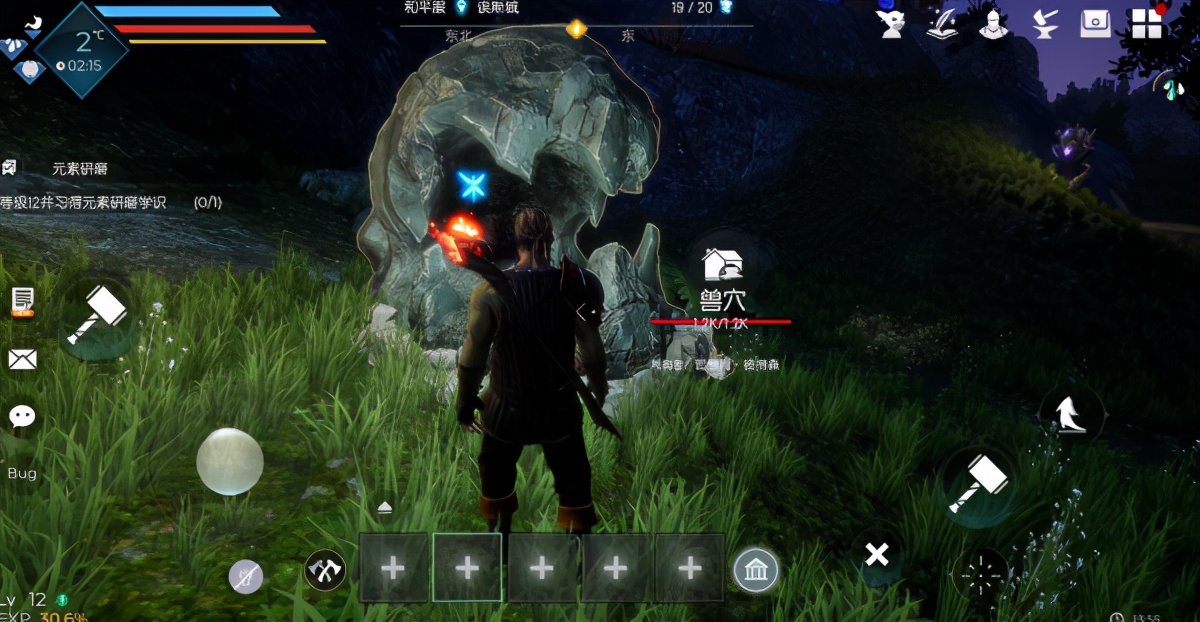Open the quest list document icon
This screenshot has width=1200, height=622.
22,300
